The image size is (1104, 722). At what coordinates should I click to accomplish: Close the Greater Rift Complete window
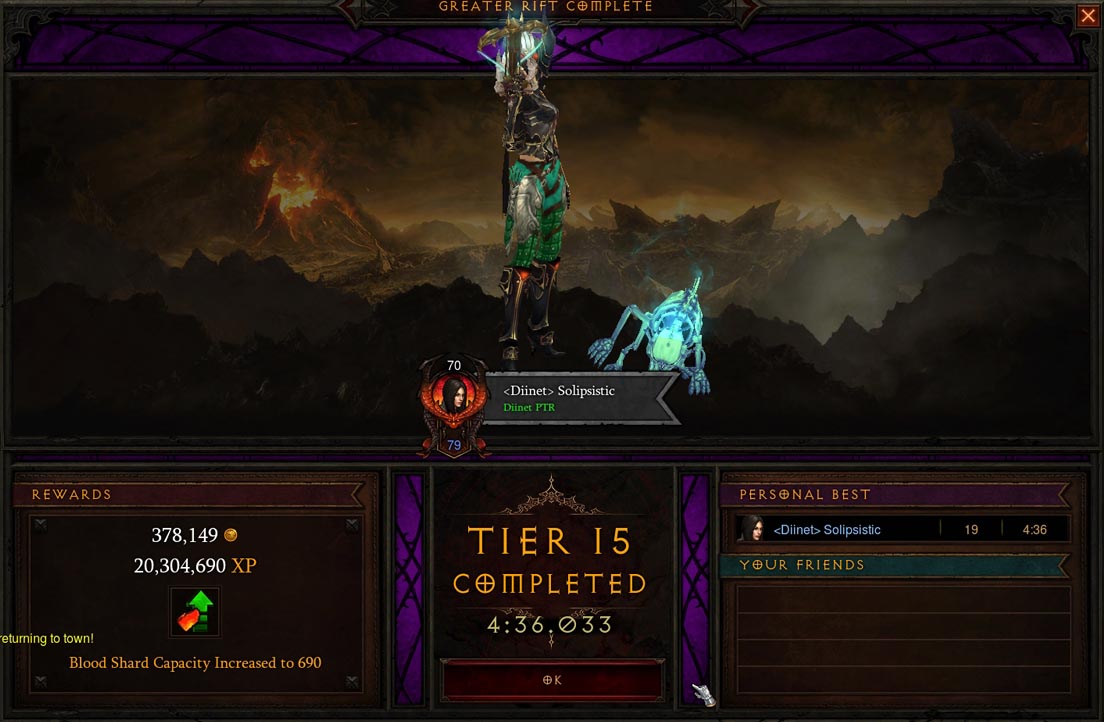click(1087, 15)
